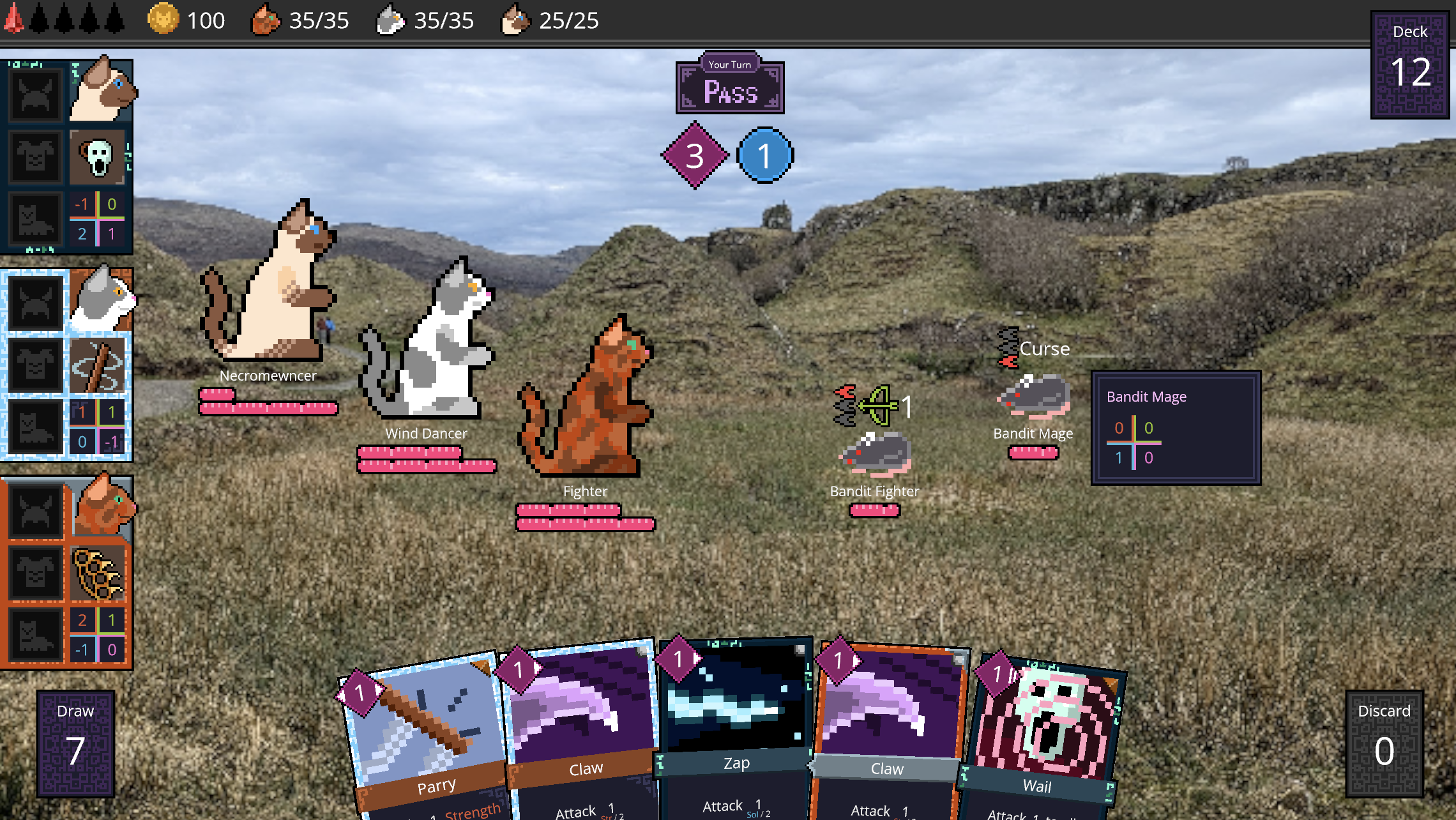Viewport: 1456px width, 820px height.
Task: Open the Draw pile
Action: pyautogui.click(x=75, y=743)
